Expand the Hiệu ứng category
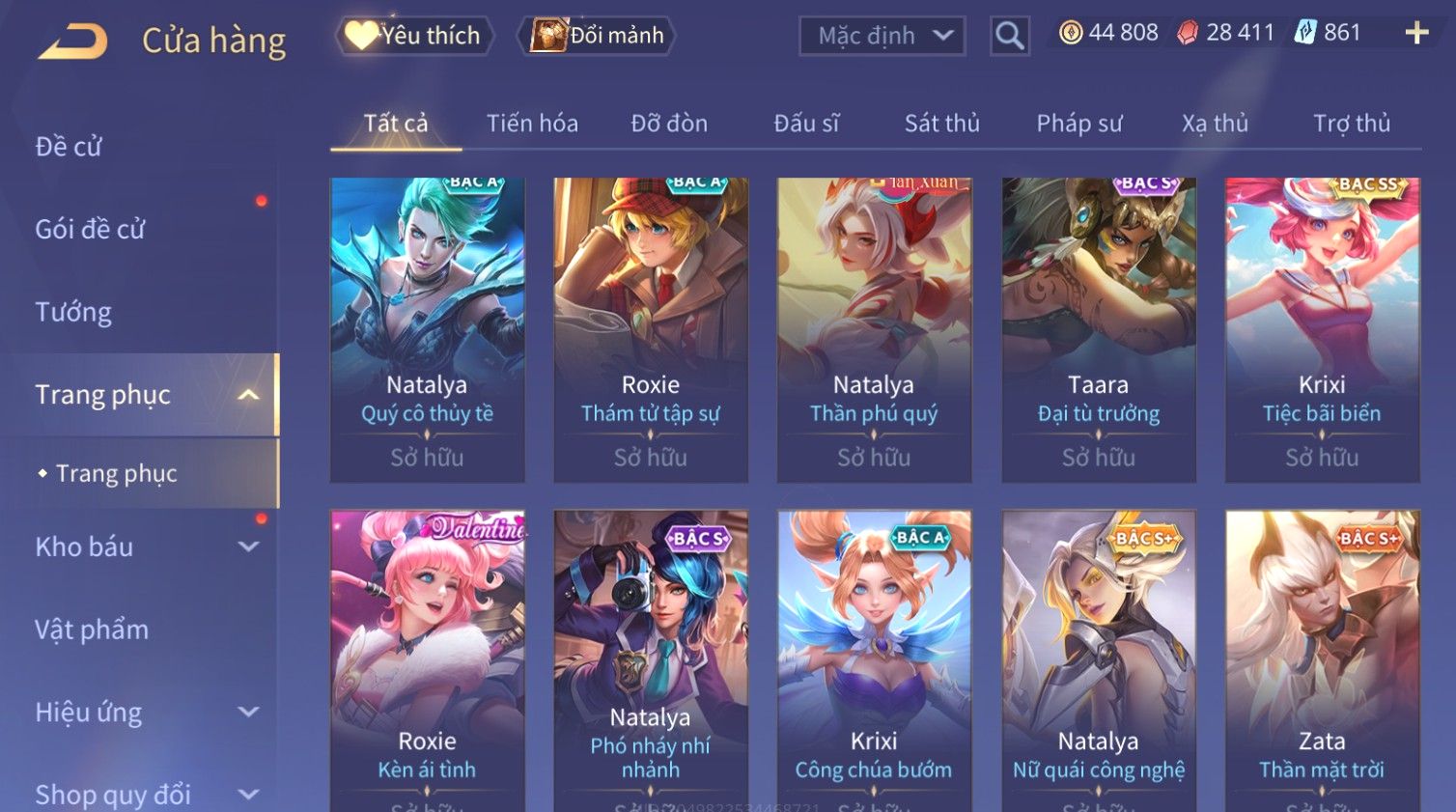The image size is (1456, 812). 145,713
